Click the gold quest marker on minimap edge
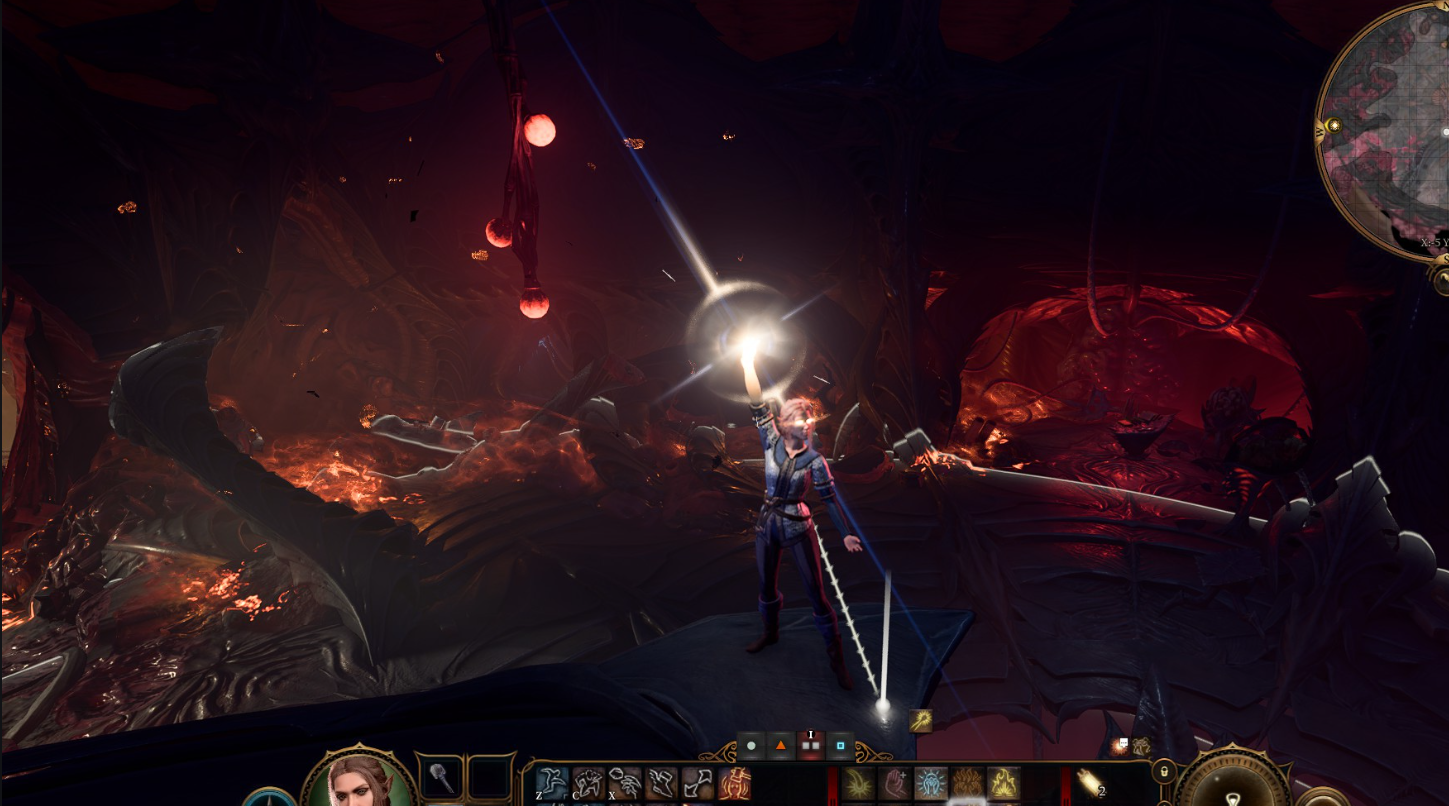The width and height of the screenshot is (1449, 806). click(1333, 125)
